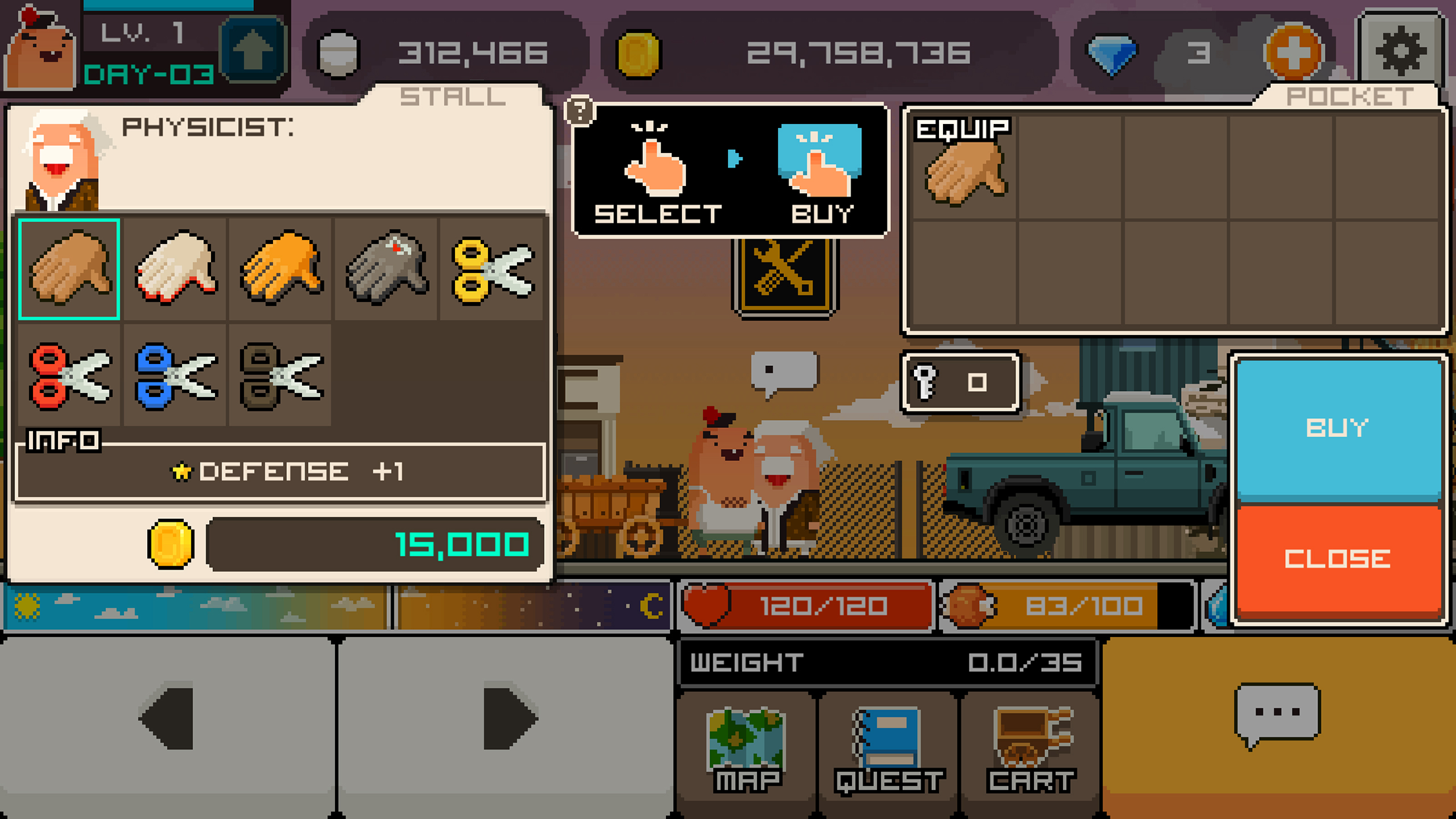Switch to the STALL tab
The image size is (1456, 819).
coord(451,96)
